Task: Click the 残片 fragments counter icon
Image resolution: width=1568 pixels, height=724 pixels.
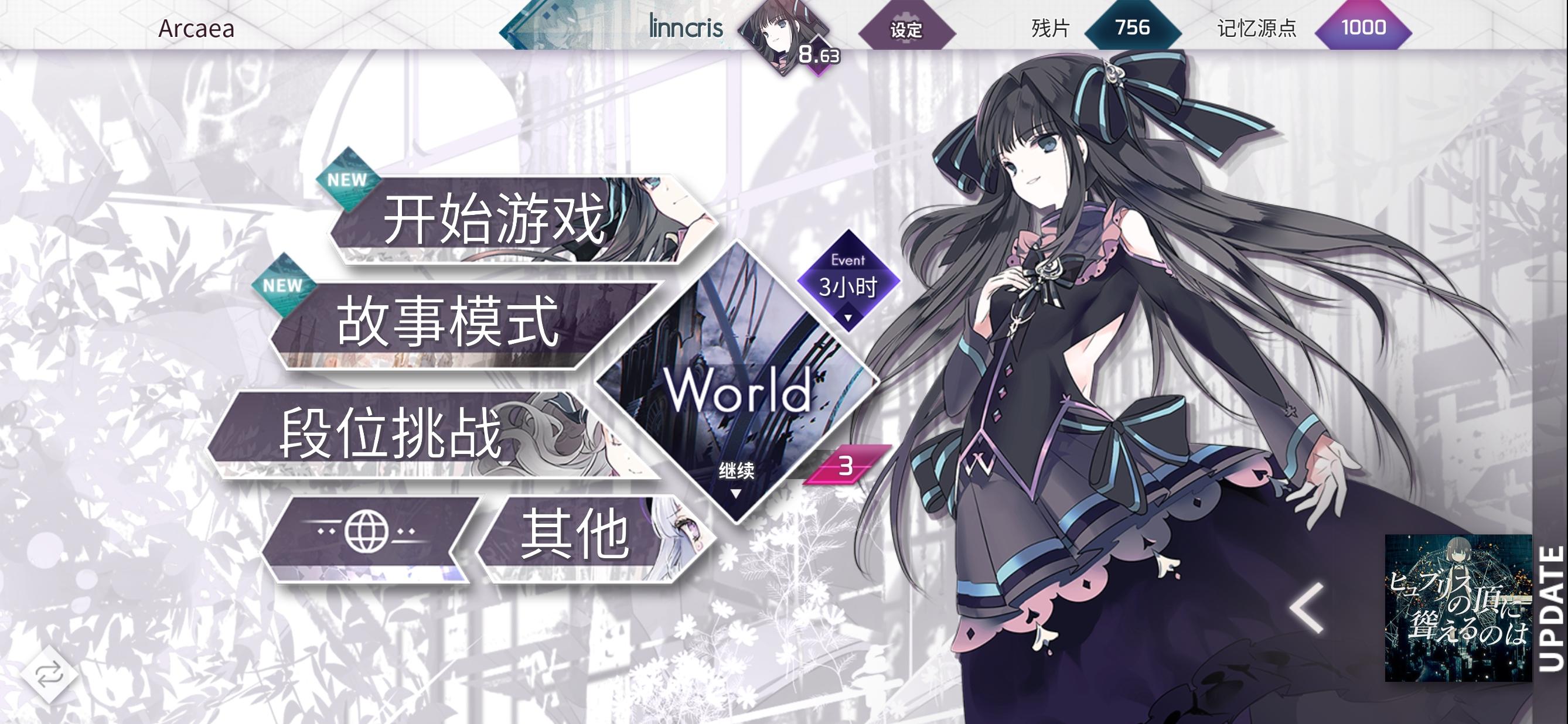Action: [x=1134, y=28]
